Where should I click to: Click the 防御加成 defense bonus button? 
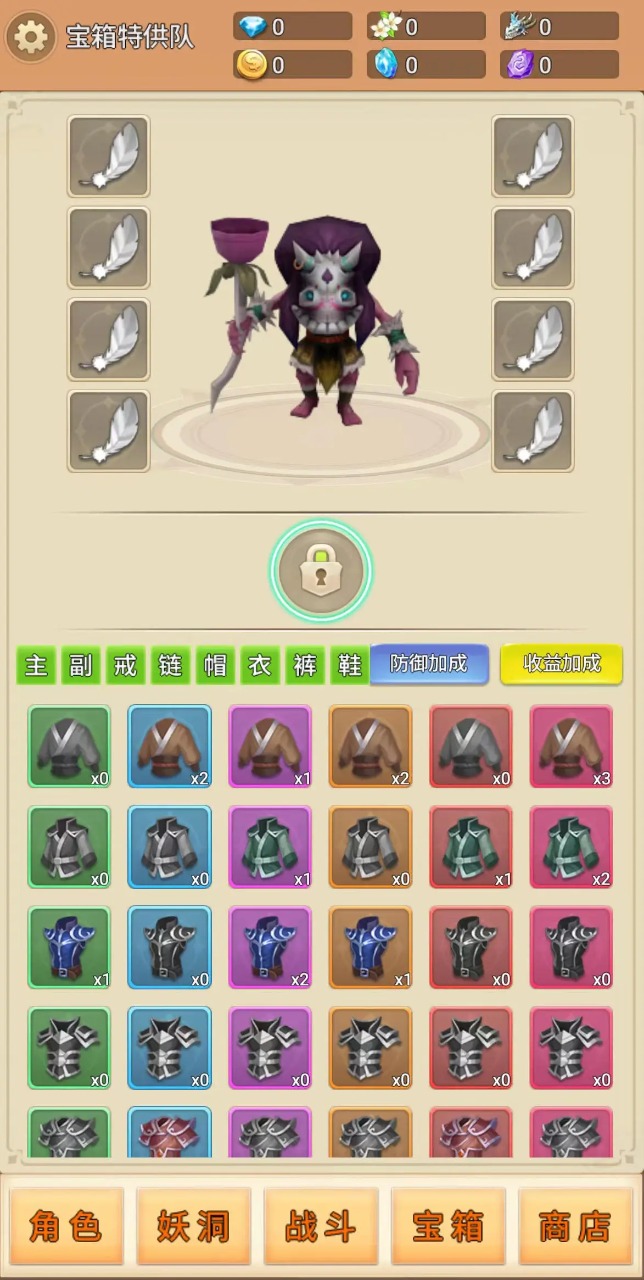[429, 664]
